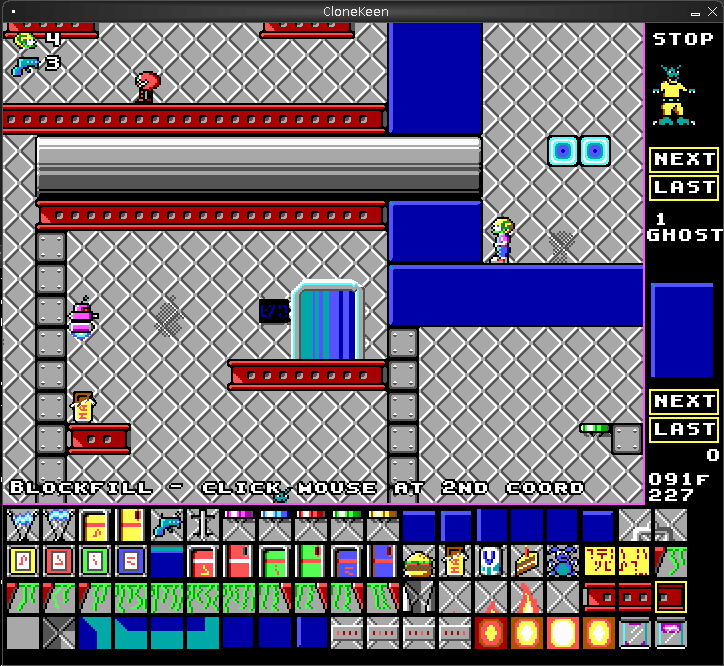Click the LAST button below the blue tile preview
Viewport: 724px width, 666px height.
click(x=684, y=429)
